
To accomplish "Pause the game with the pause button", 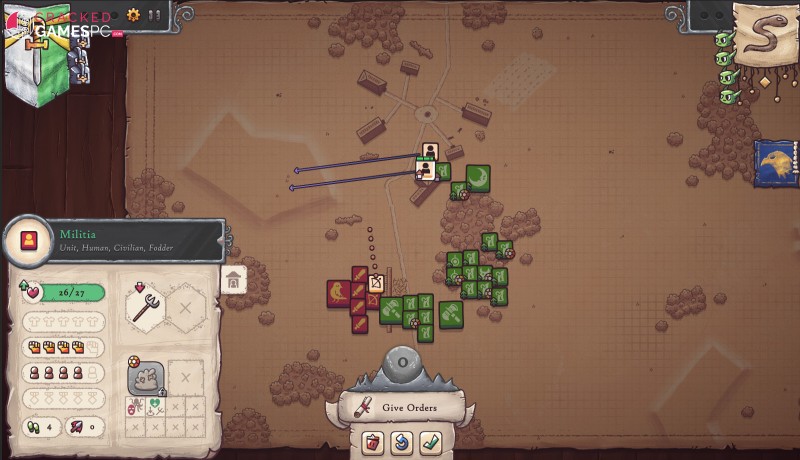I will click(x=154, y=15).
